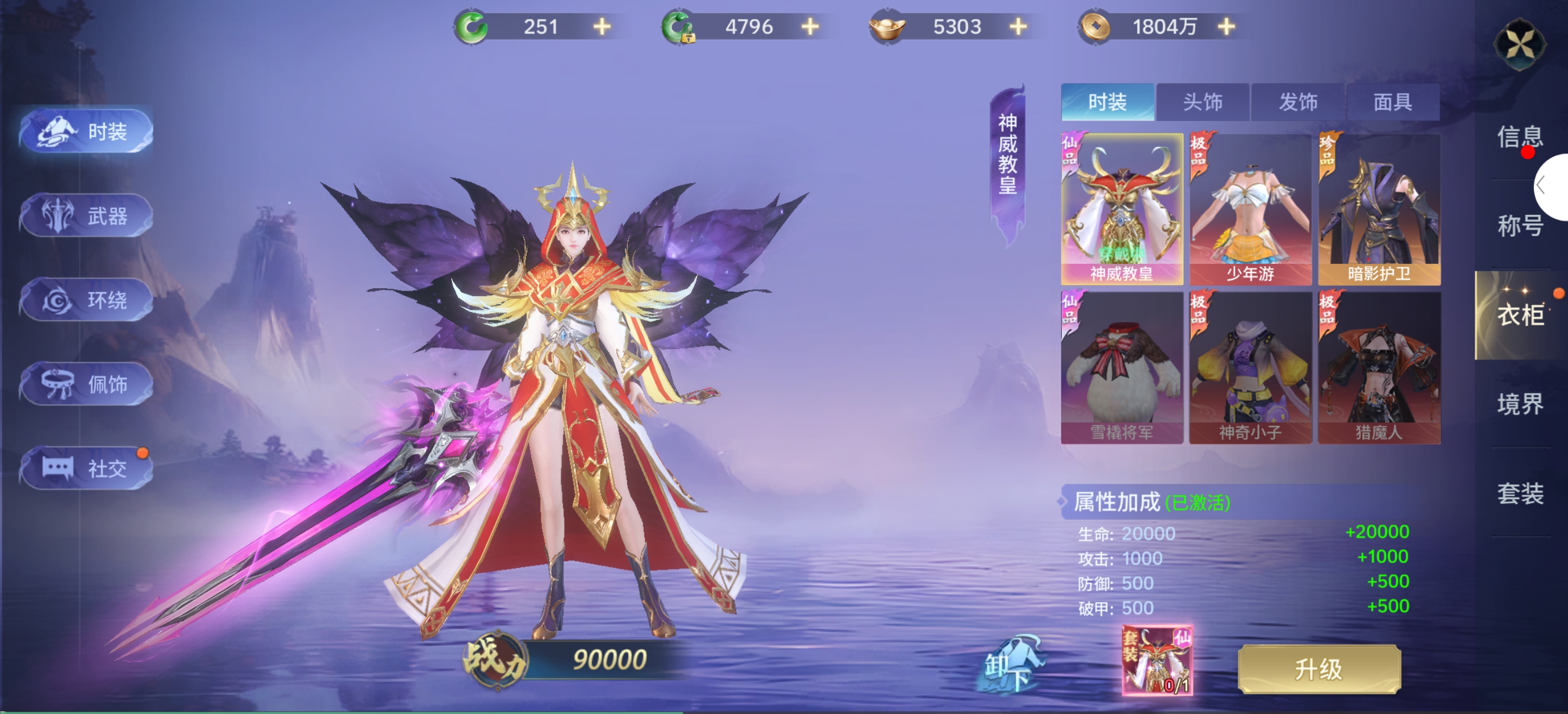
Task: Open the 信息 info page
Action: [1519, 136]
